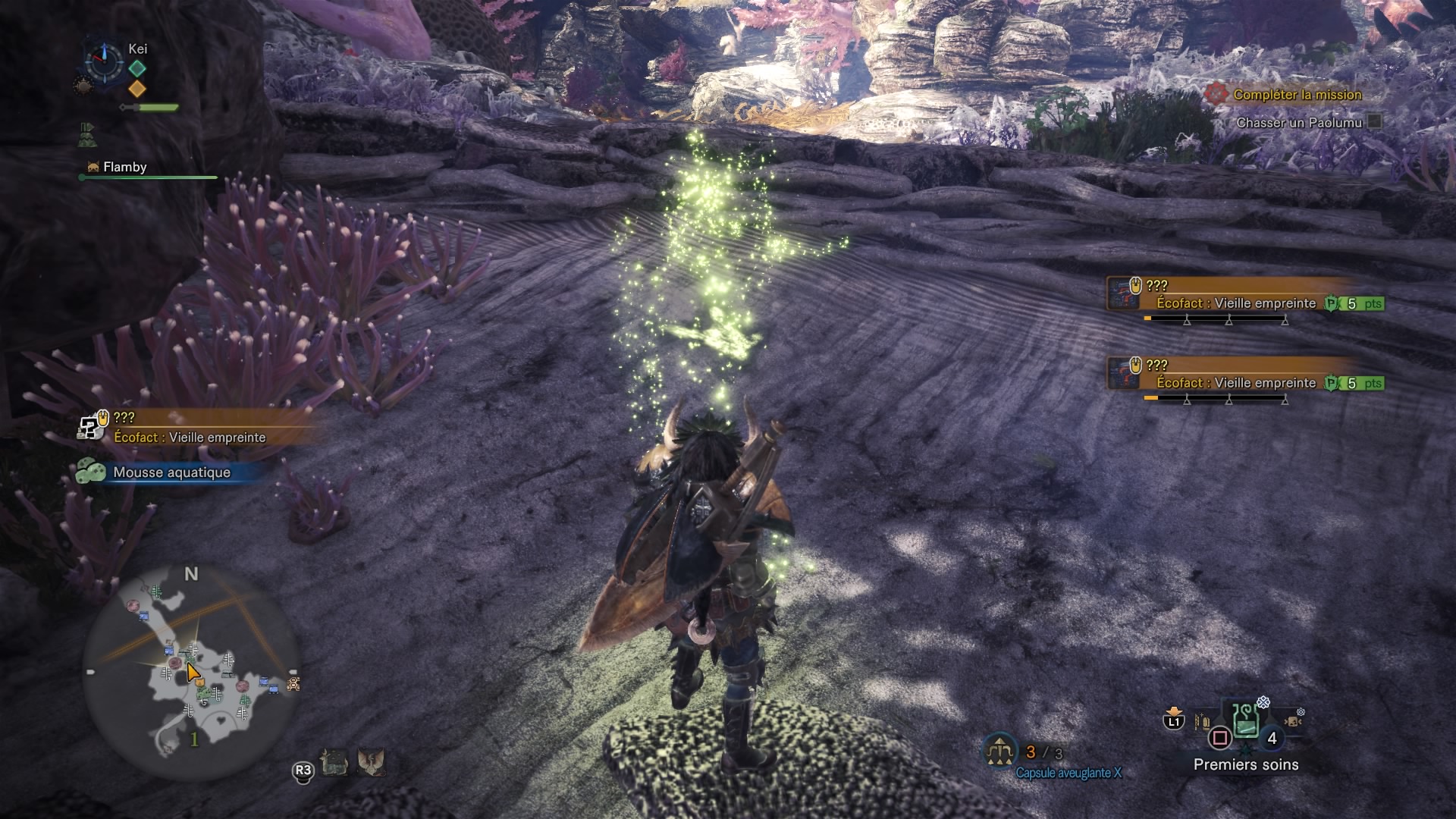This screenshot has height=819, width=1456.
Task: Select the green diamond status icon
Action: (x=137, y=68)
